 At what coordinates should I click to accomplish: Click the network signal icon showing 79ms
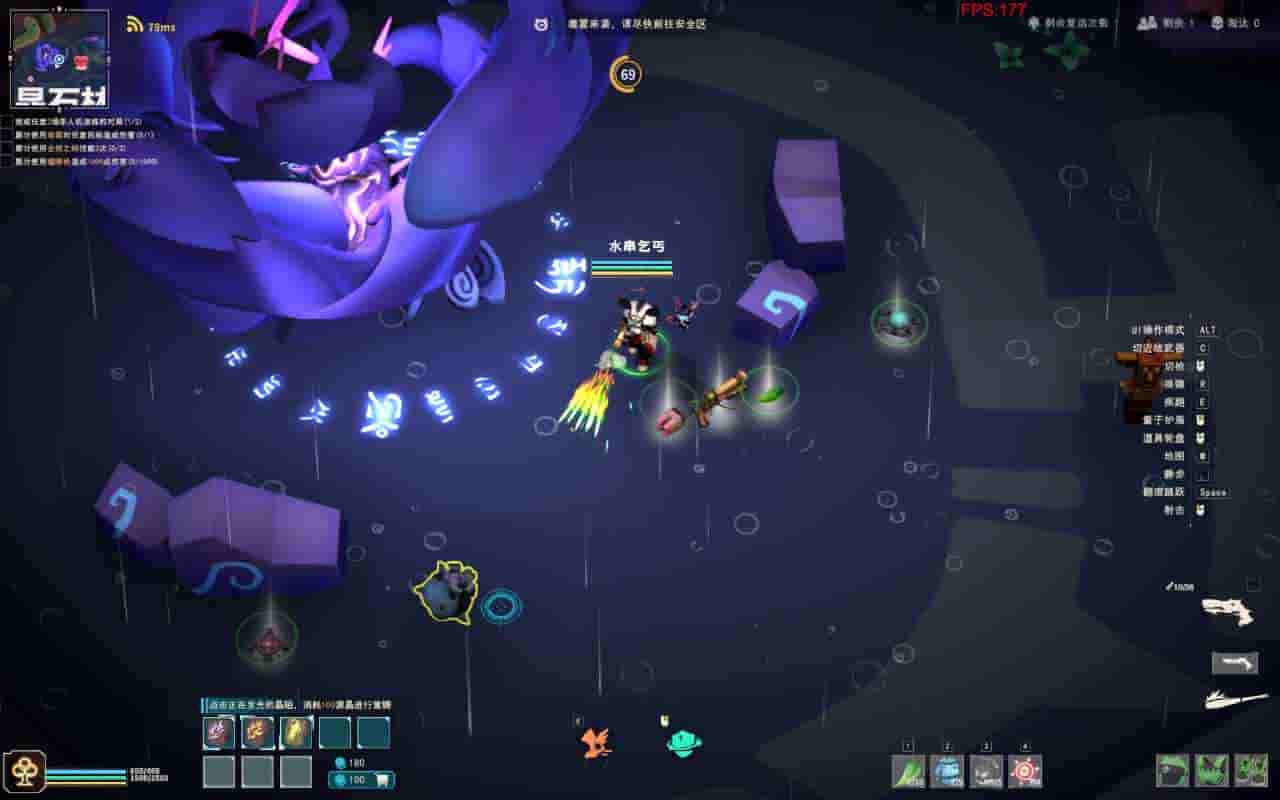tap(135, 24)
